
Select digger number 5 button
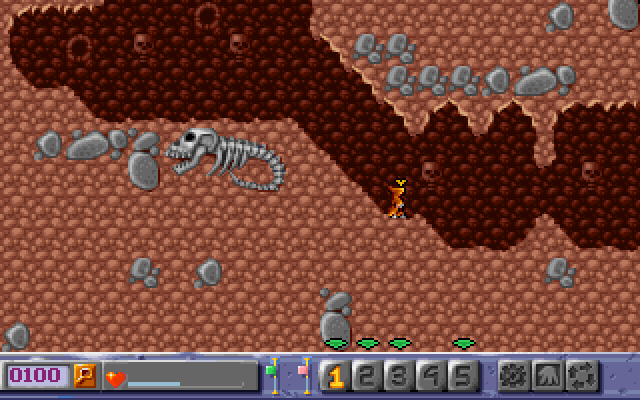[x=462, y=376]
